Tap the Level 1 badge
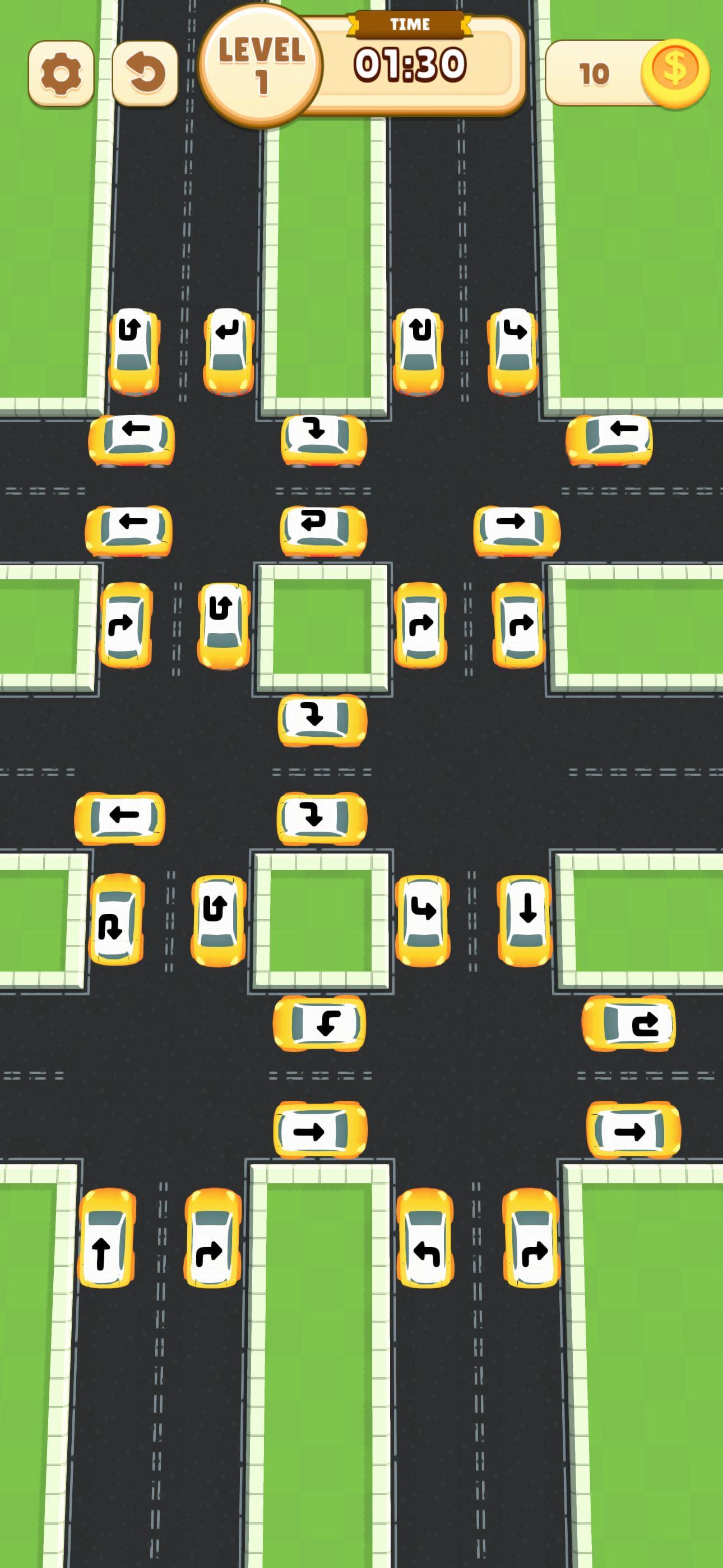This screenshot has height=1568, width=723. pos(262,64)
